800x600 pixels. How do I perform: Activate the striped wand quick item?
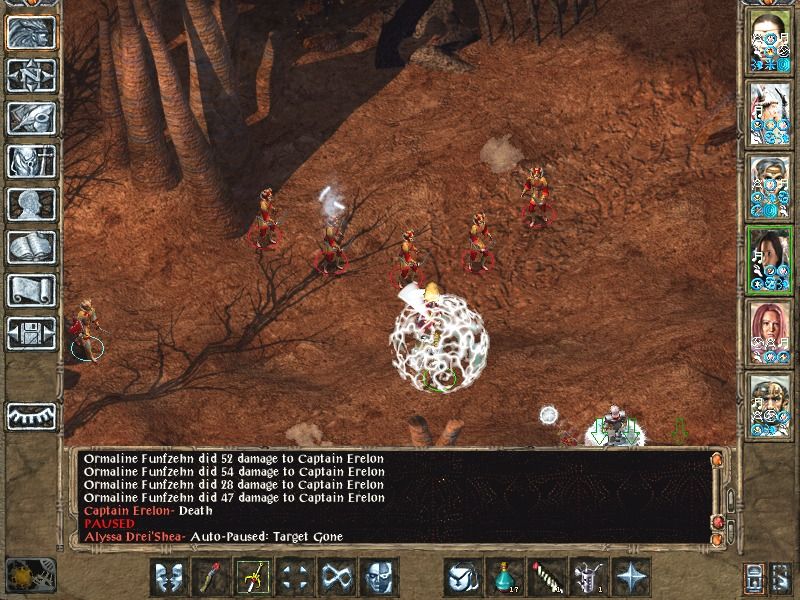[x=548, y=577]
